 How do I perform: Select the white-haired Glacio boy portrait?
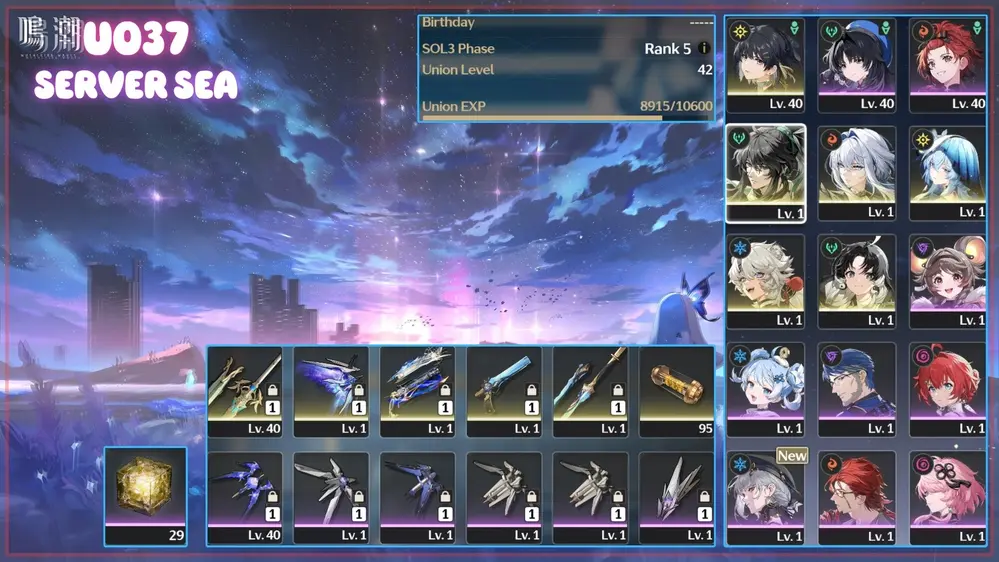765,279
